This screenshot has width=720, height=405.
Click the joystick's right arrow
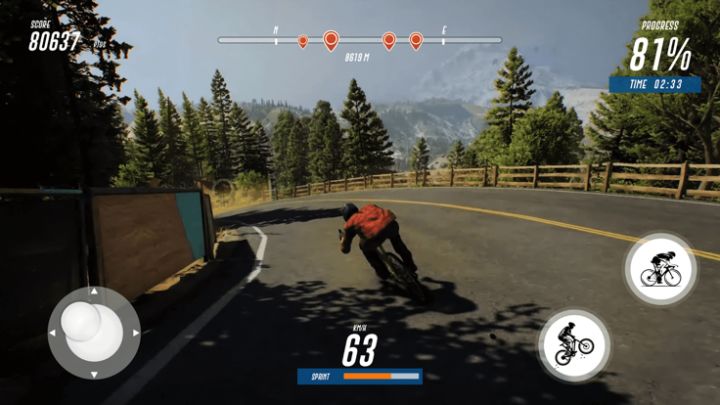pyautogui.click(x=135, y=333)
